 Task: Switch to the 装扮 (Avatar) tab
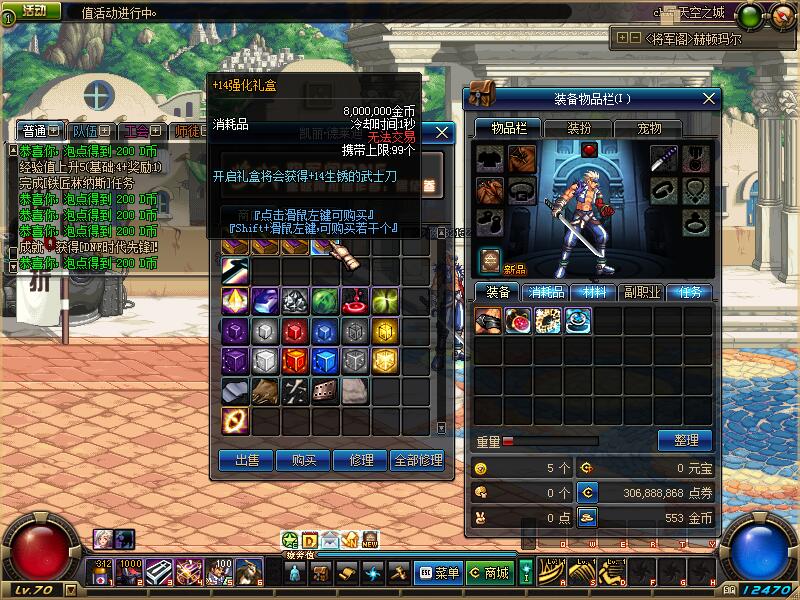coord(579,128)
